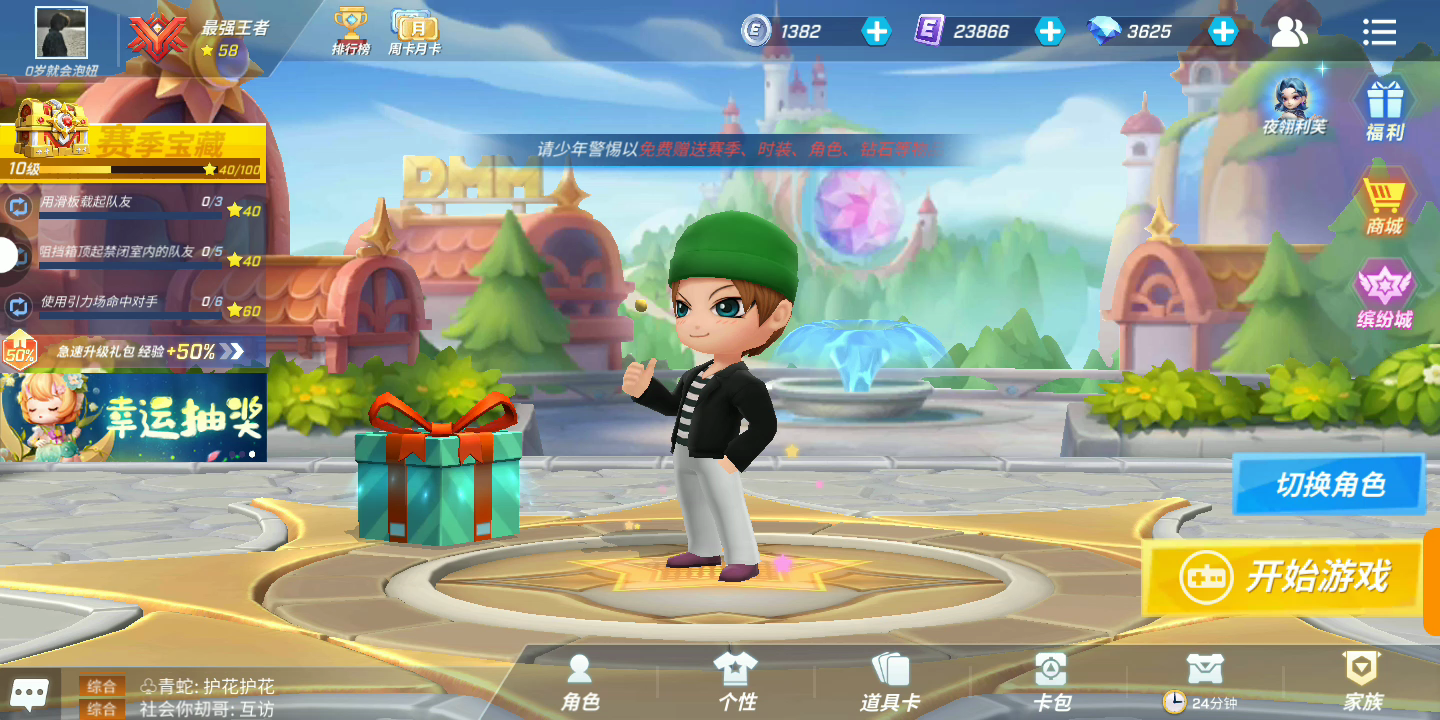Click the 切换角色 switch character button
This screenshot has height=720, width=1440.
1328,485
